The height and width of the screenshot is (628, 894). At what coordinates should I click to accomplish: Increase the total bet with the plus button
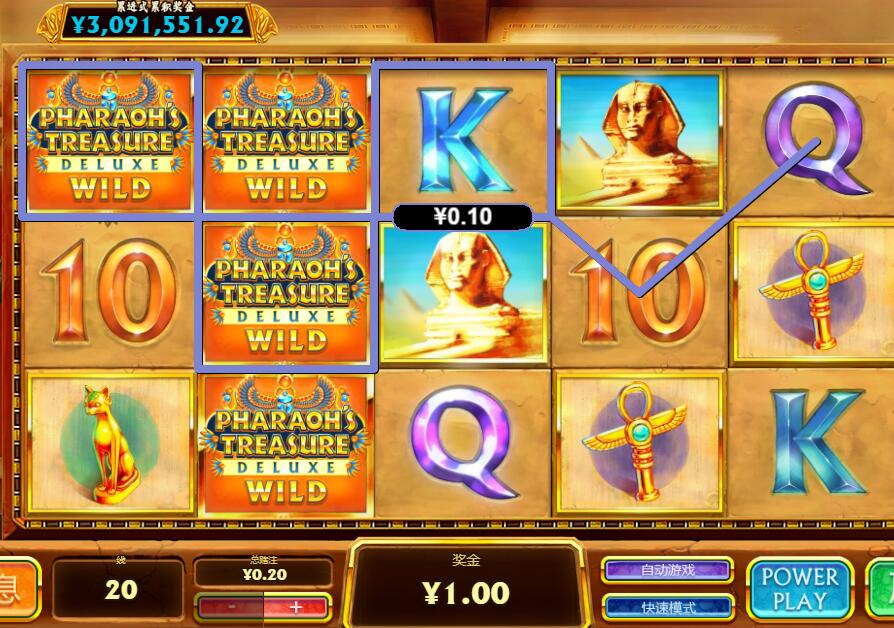[x=295, y=606]
